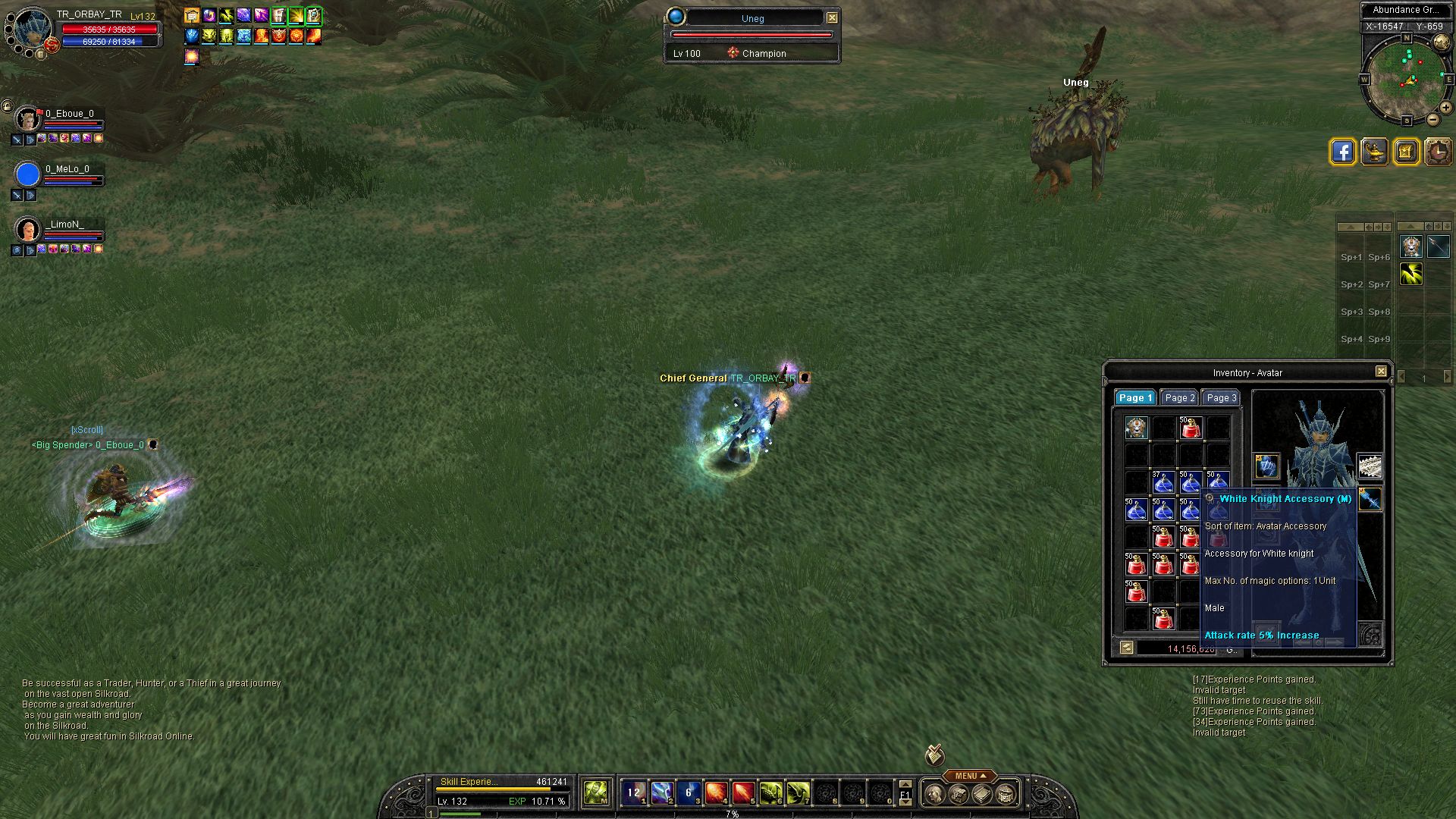Open the Facebook shortcut button
This screenshot has width=1456, height=819.
1342,152
